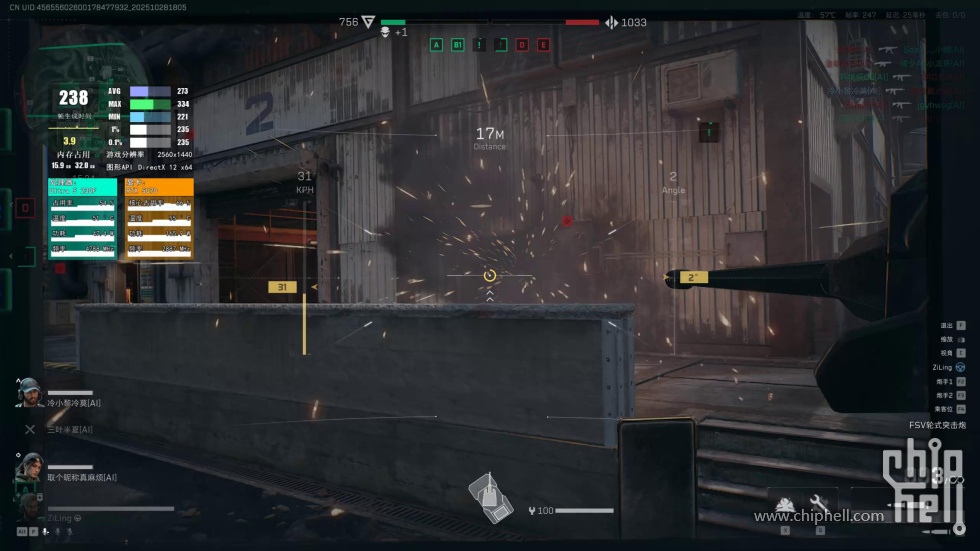Select capture point A marker
Viewport: 980px width, 551px height.
tap(436, 44)
